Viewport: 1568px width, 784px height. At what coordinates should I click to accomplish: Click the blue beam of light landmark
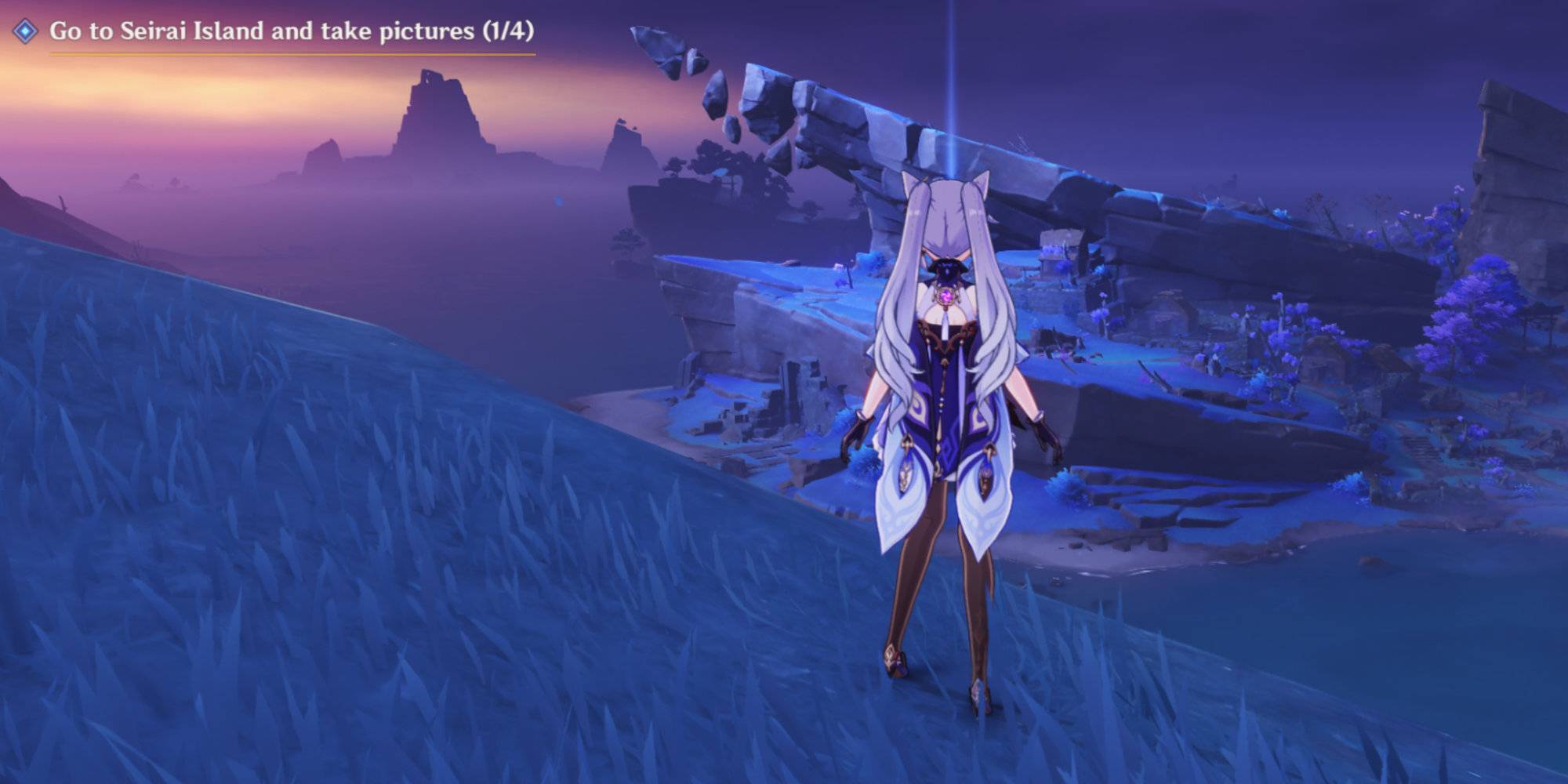(x=951, y=94)
